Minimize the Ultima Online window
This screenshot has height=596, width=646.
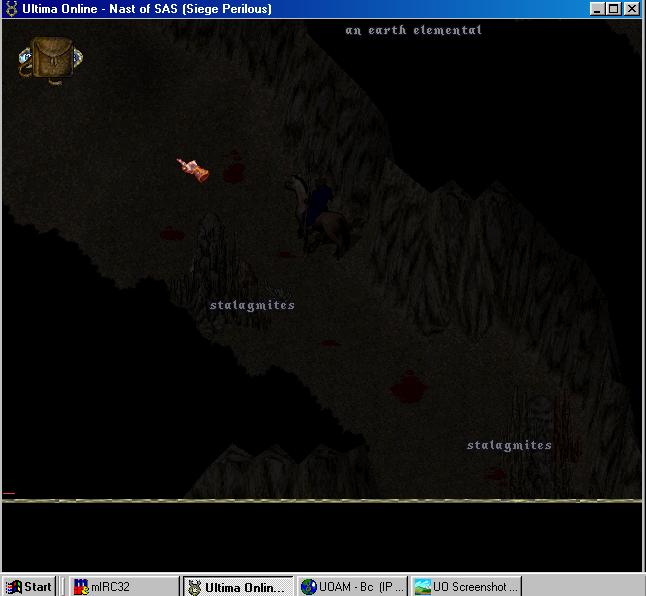(598, 9)
